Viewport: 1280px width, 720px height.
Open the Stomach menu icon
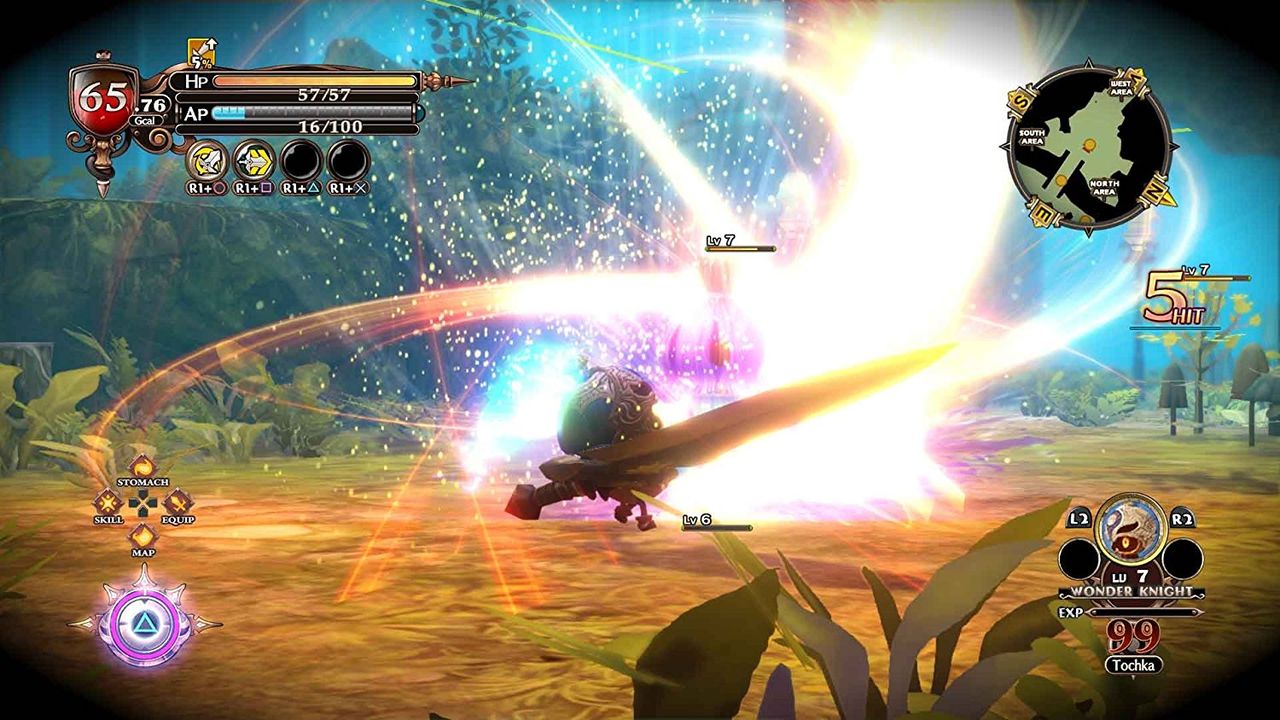tap(141, 465)
